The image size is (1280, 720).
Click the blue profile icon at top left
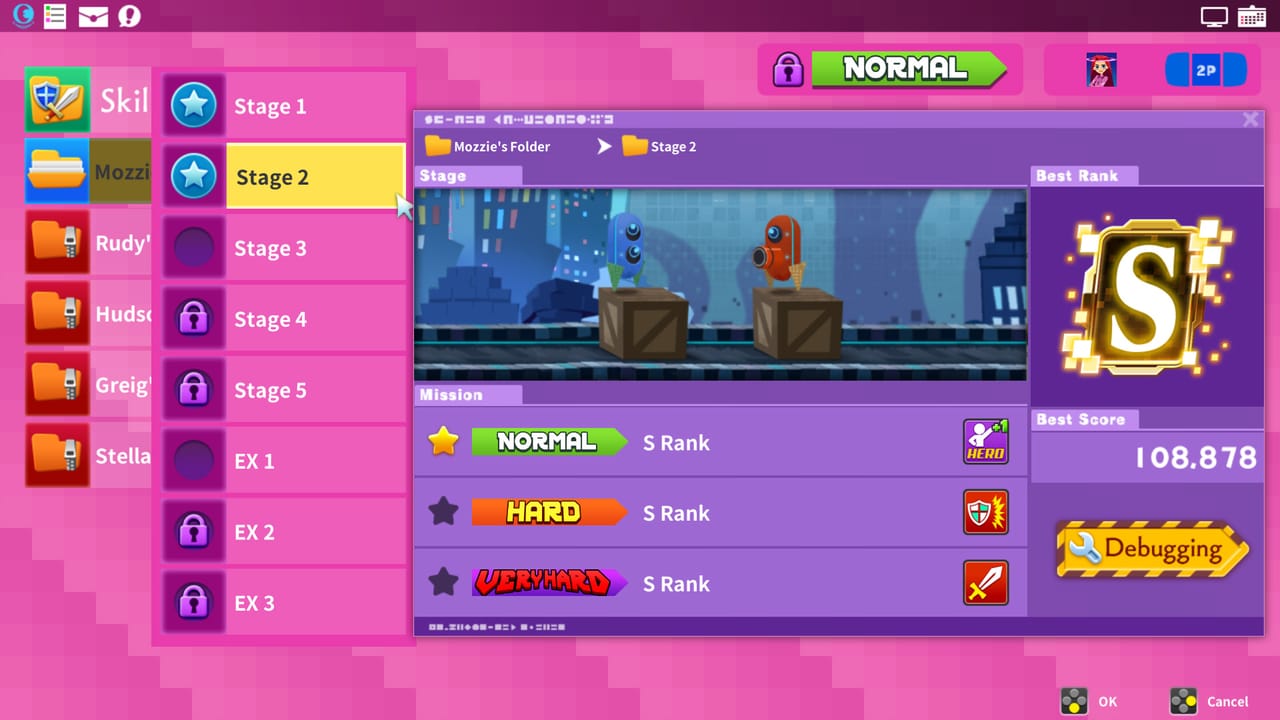(22, 16)
